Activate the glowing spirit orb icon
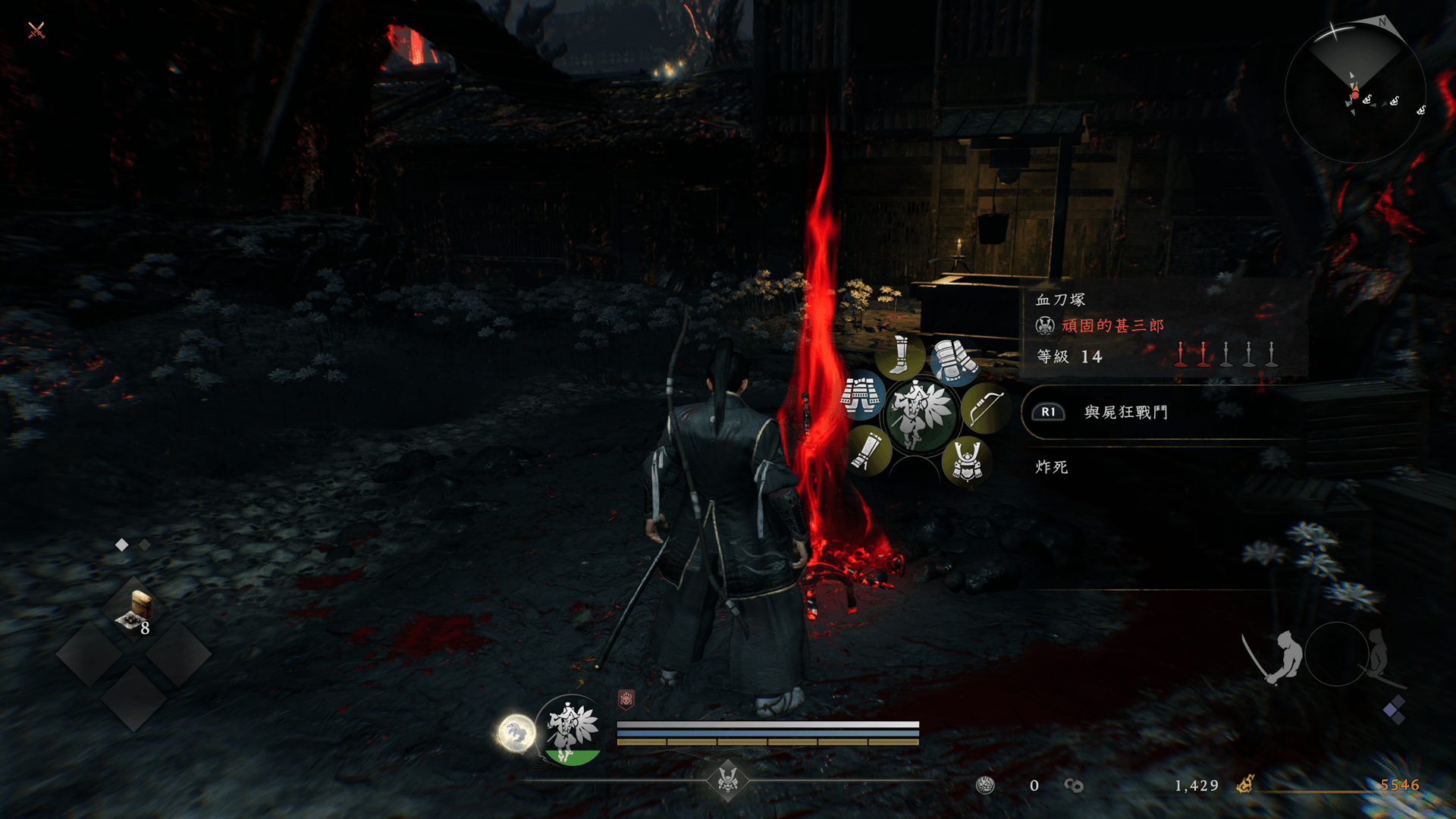Viewport: 1456px width, 819px height. click(x=516, y=733)
